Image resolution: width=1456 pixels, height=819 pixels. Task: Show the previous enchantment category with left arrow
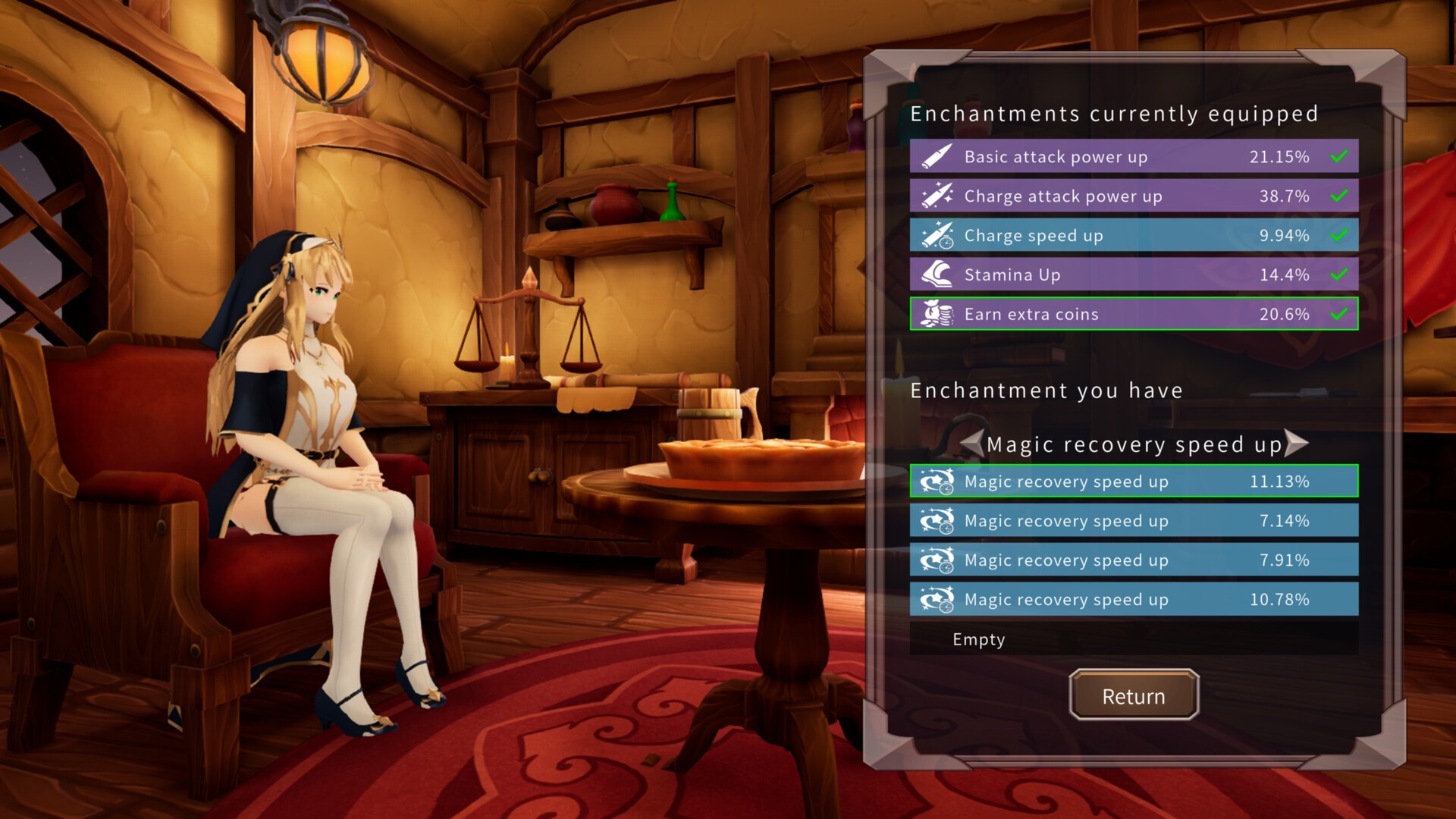[x=972, y=444]
